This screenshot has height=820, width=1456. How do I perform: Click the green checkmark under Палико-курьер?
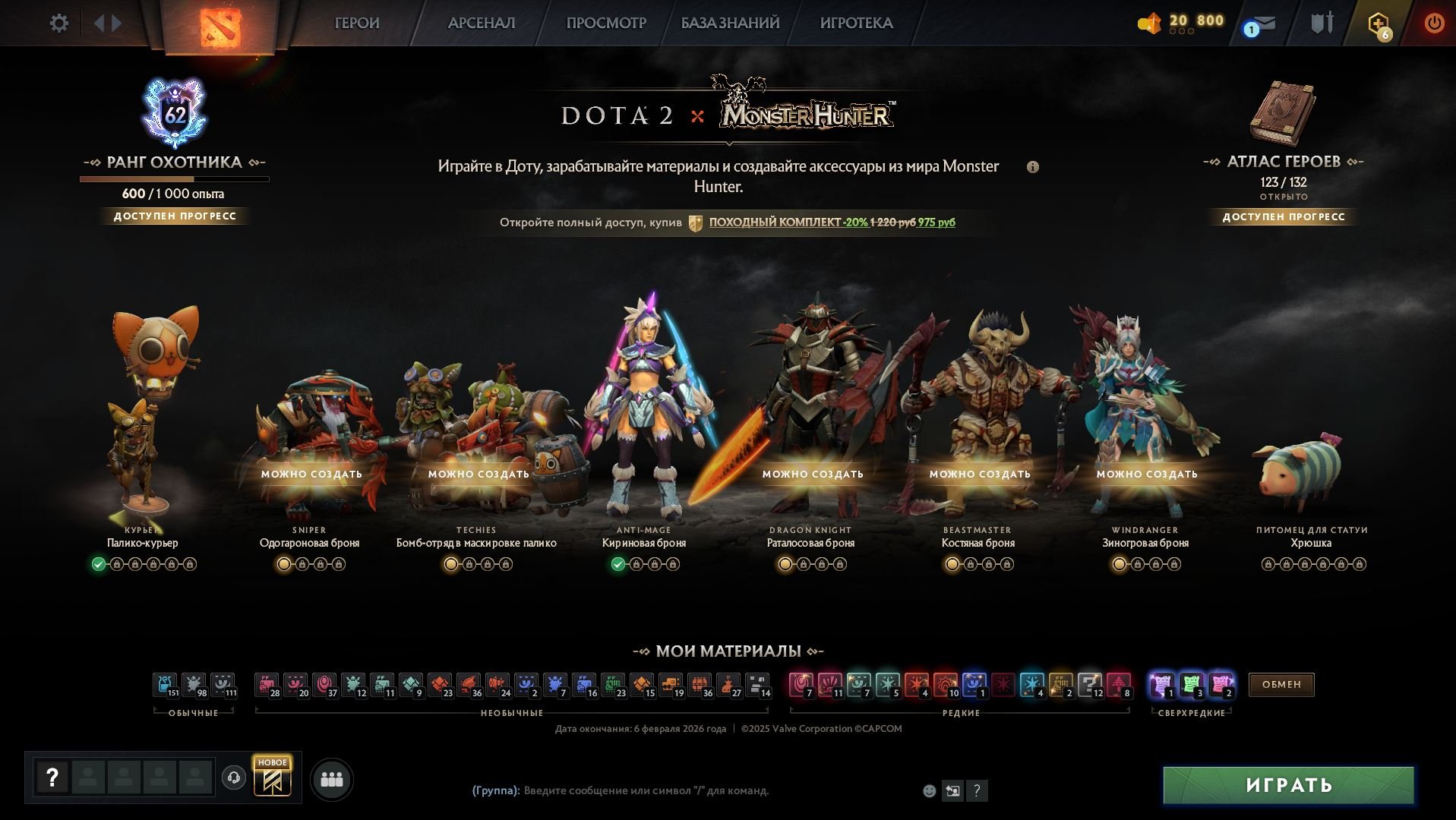click(x=97, y=564)
